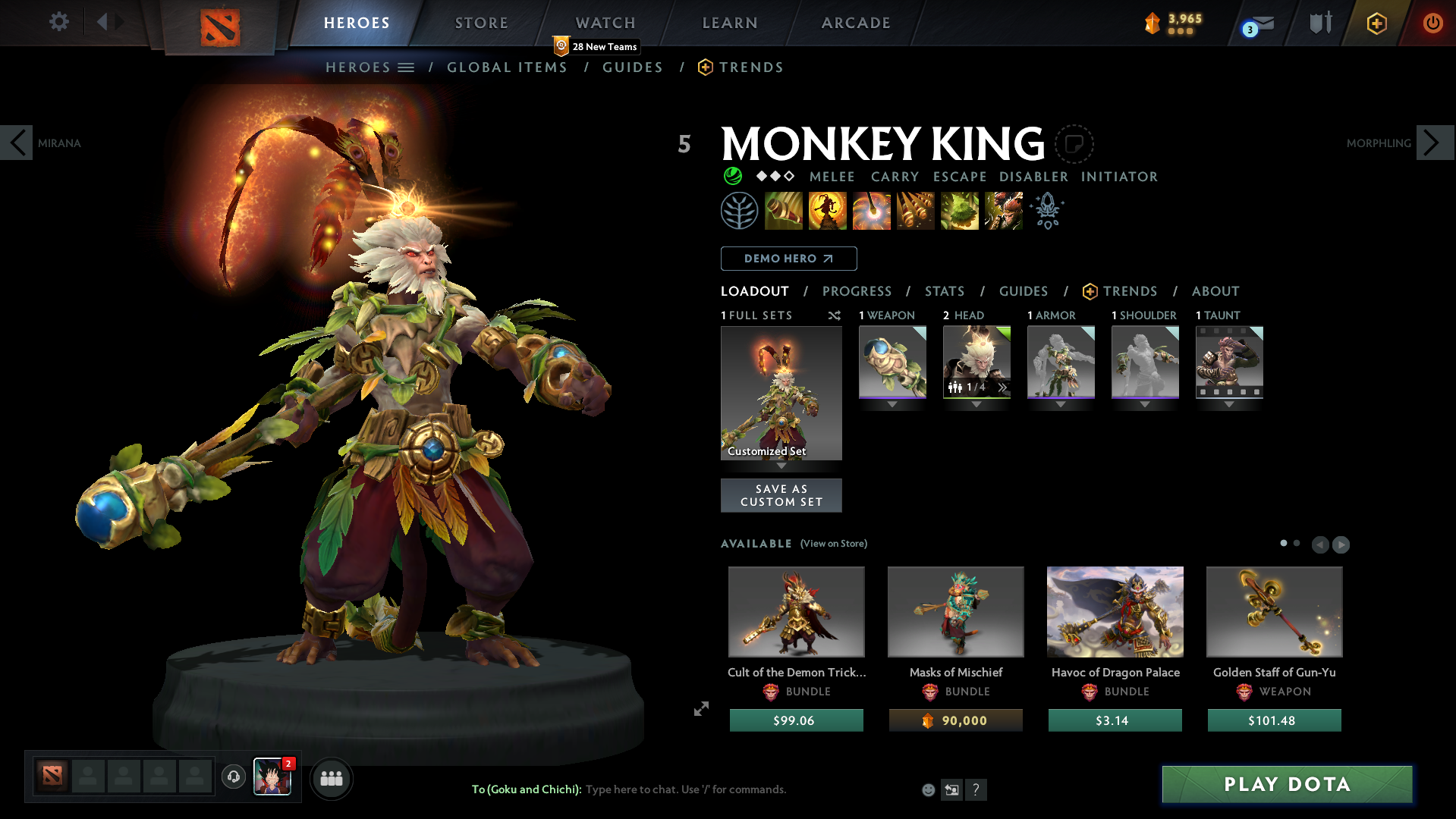The height and width of the screenshot is (819, 1456).
Task: Switch to the ARCADE tab
Action: [856, 22]
